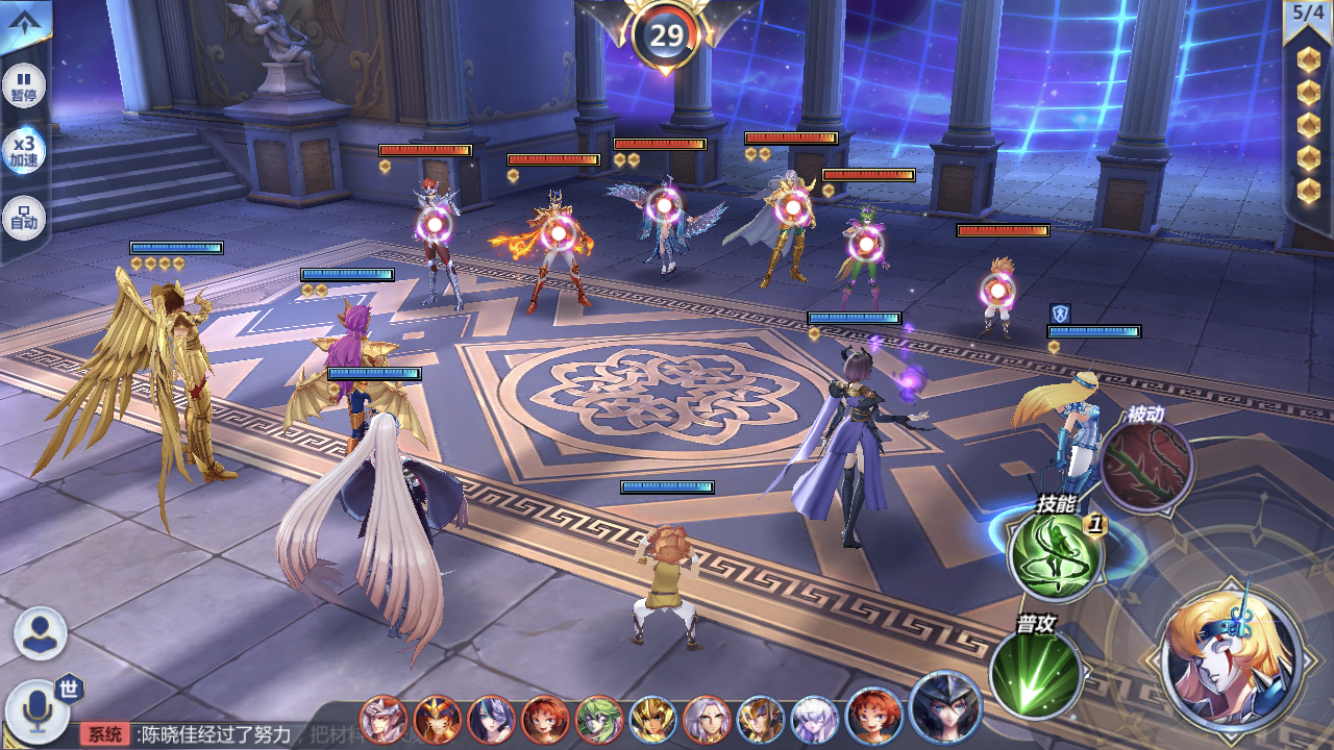Enable auto battle with the 自动 button
This screenshot has height=750, width=1334.
(x=24, y=217)
